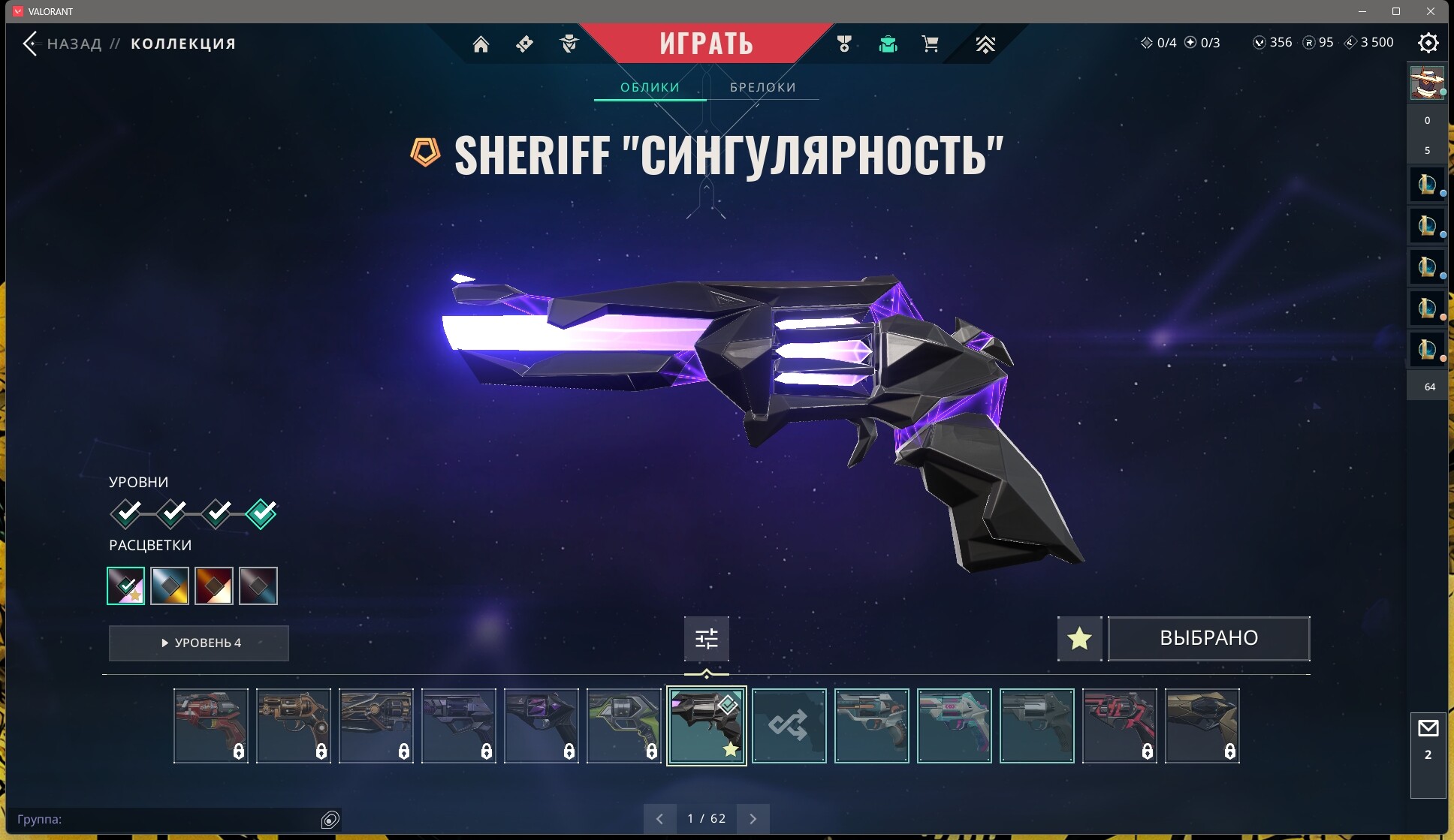
Task: Expand the УРОВЕНЬ 4 level selector
Action: point(198,643)
